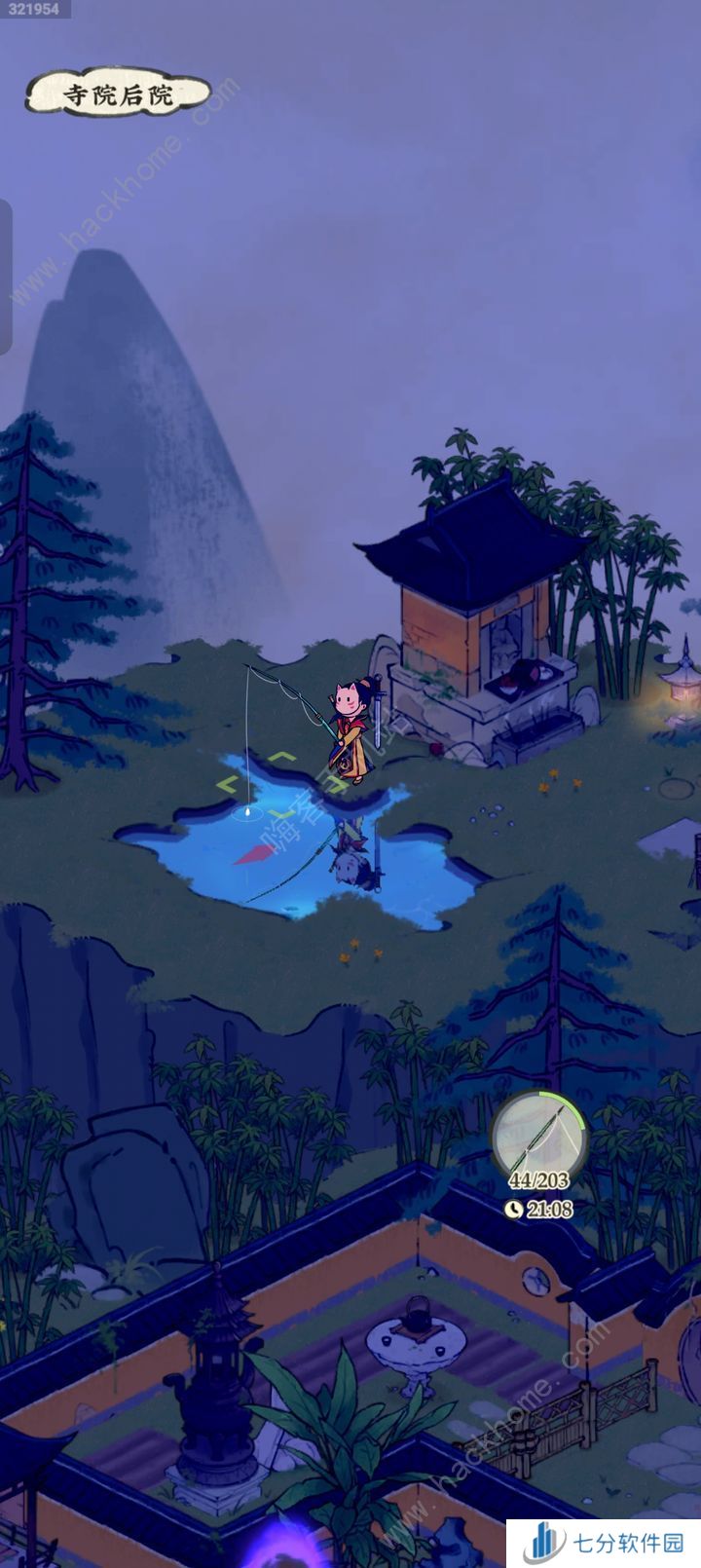Select the green-bracketed fishing spot marker
This screenshot has height=1568, width=701.
click(x=257, y=783)
